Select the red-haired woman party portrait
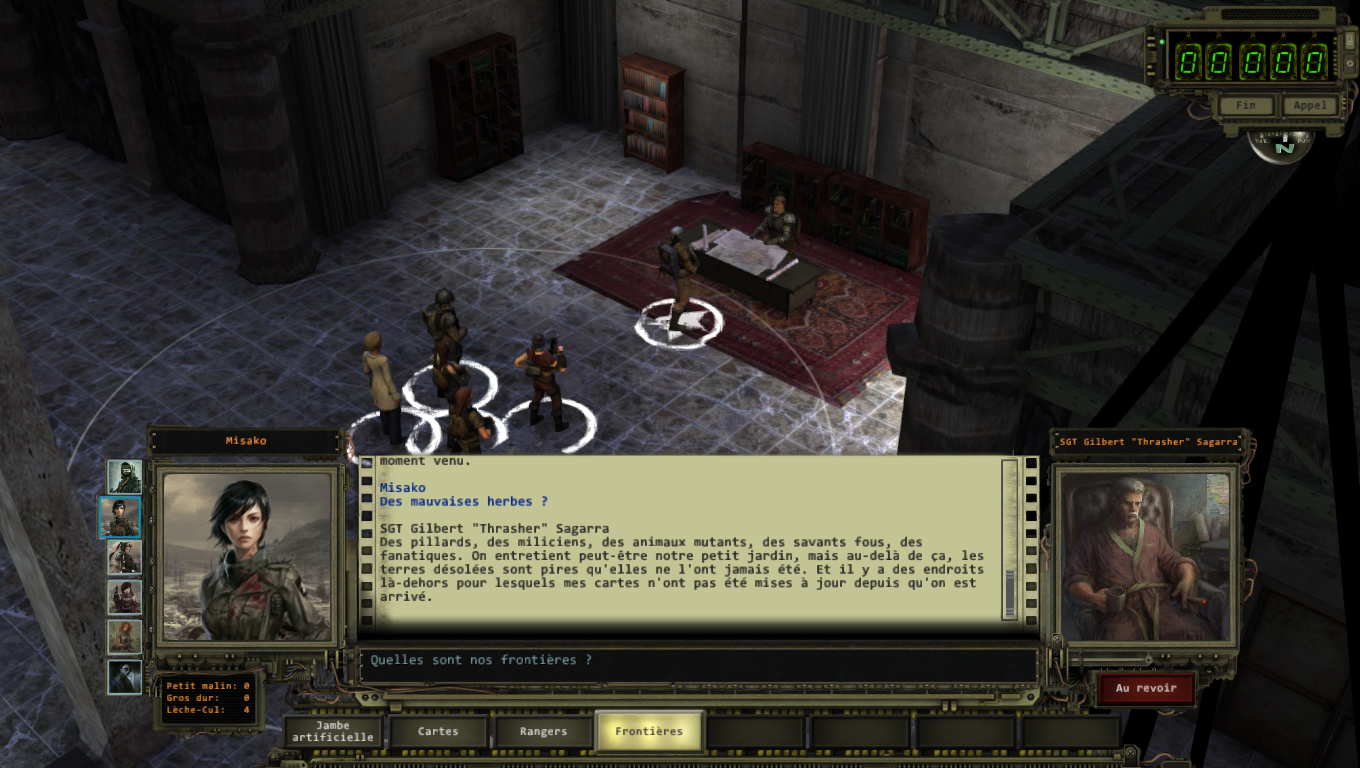This screenshot has width=1360, height=768. 125,637
